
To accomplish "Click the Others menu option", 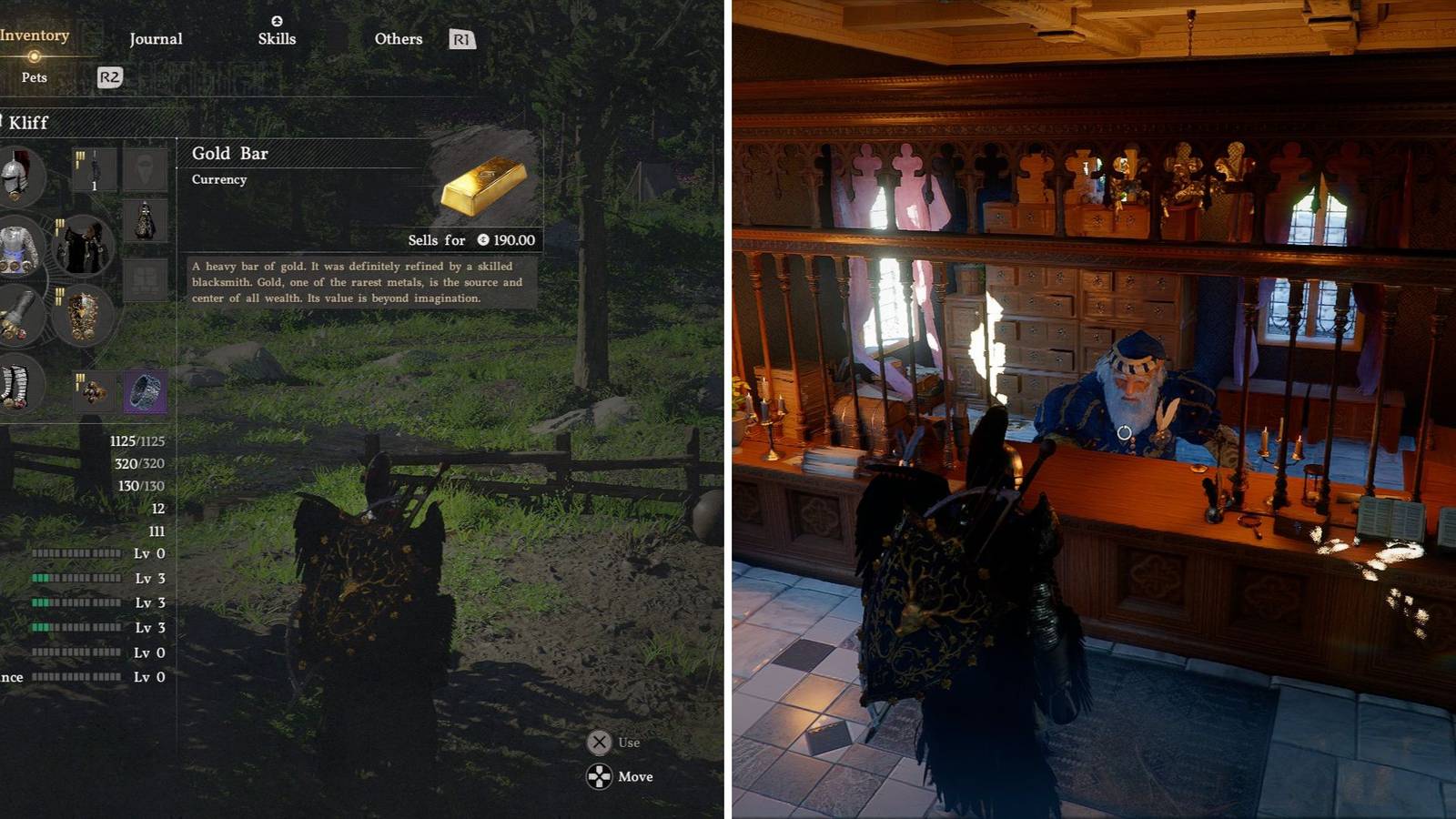I will pyautogui.click(x=398, y=38).
